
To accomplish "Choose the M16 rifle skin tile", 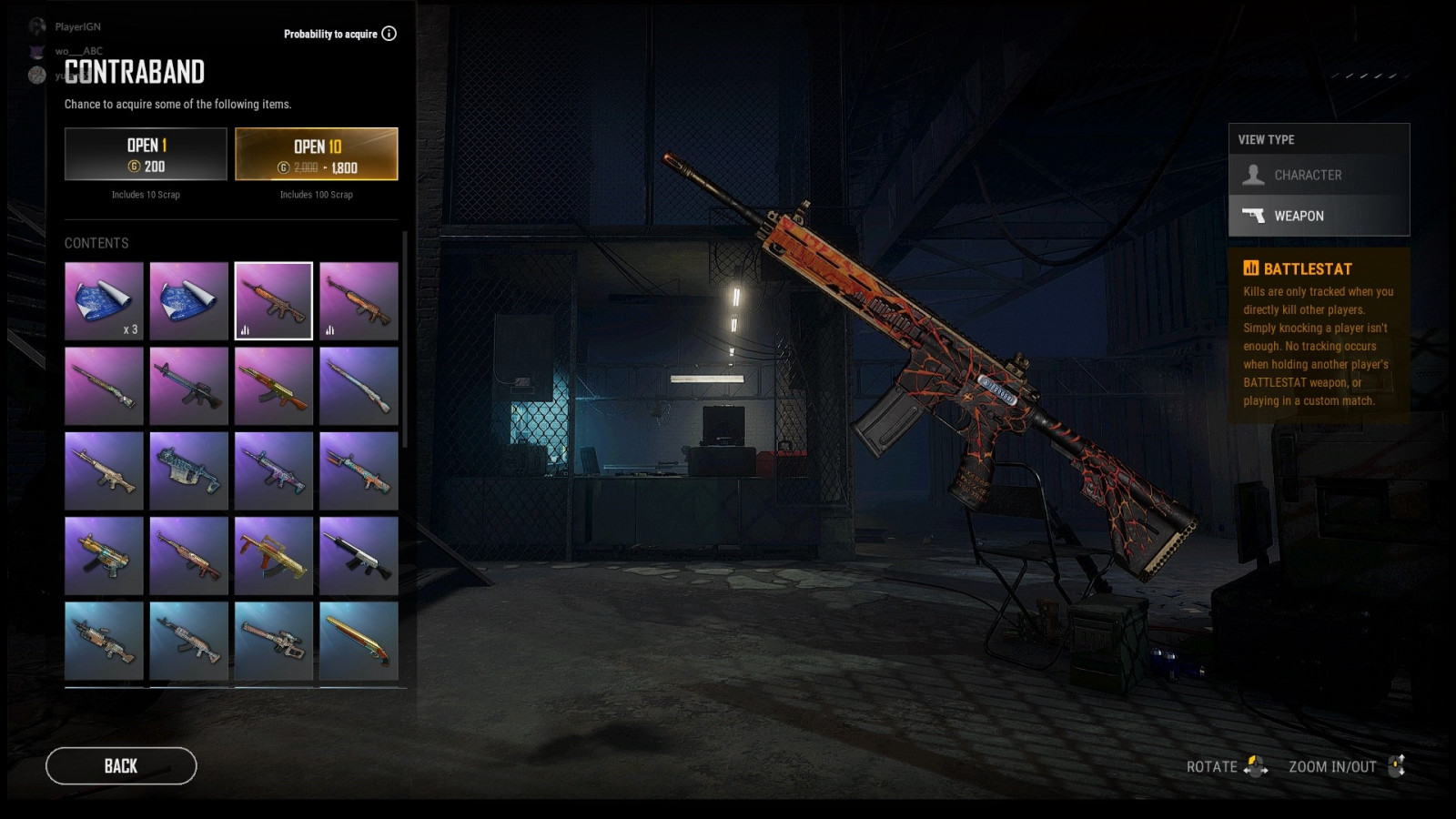I will [x=188, y=386].
